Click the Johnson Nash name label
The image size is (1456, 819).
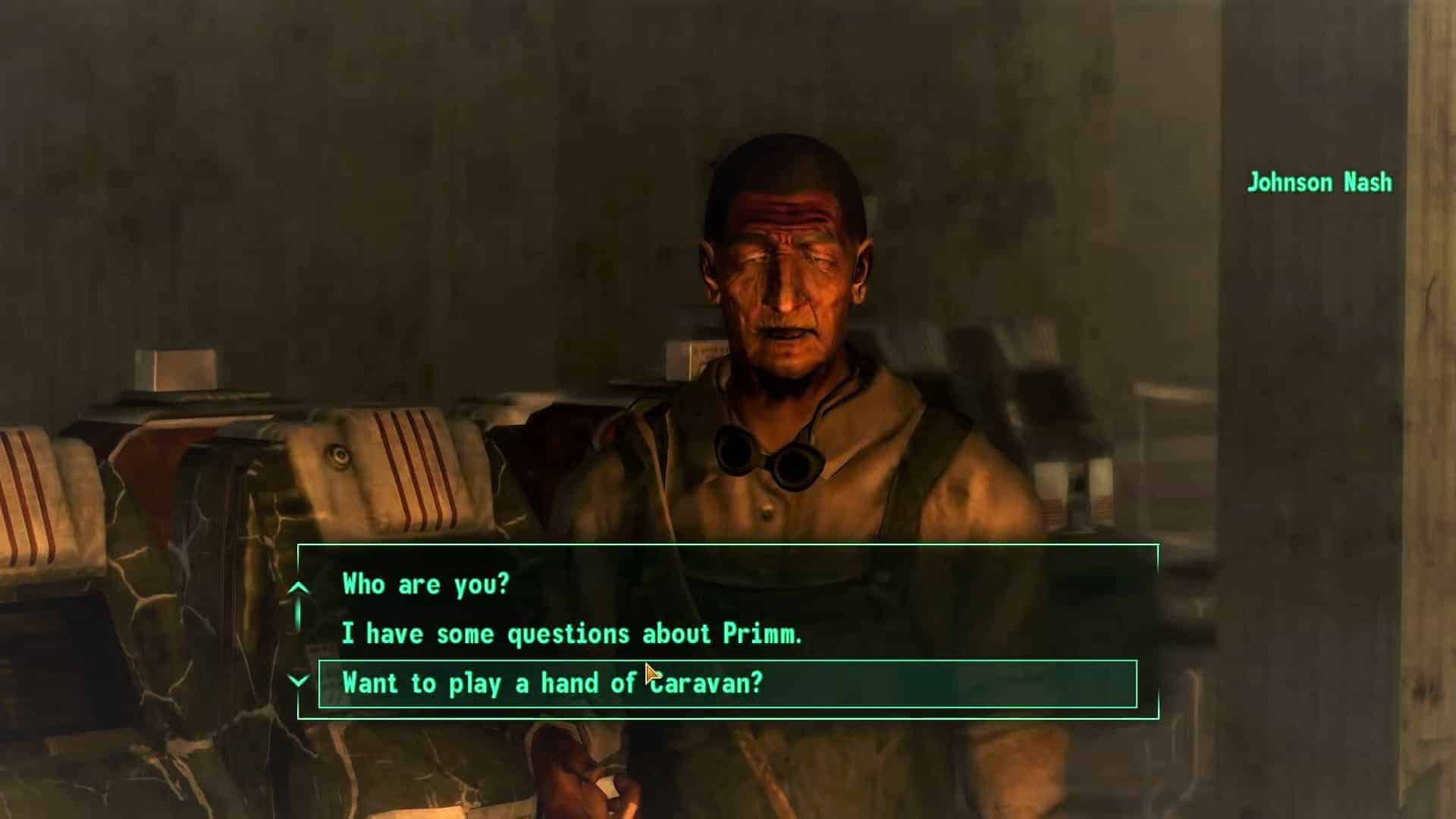(x=1319, y=182)
